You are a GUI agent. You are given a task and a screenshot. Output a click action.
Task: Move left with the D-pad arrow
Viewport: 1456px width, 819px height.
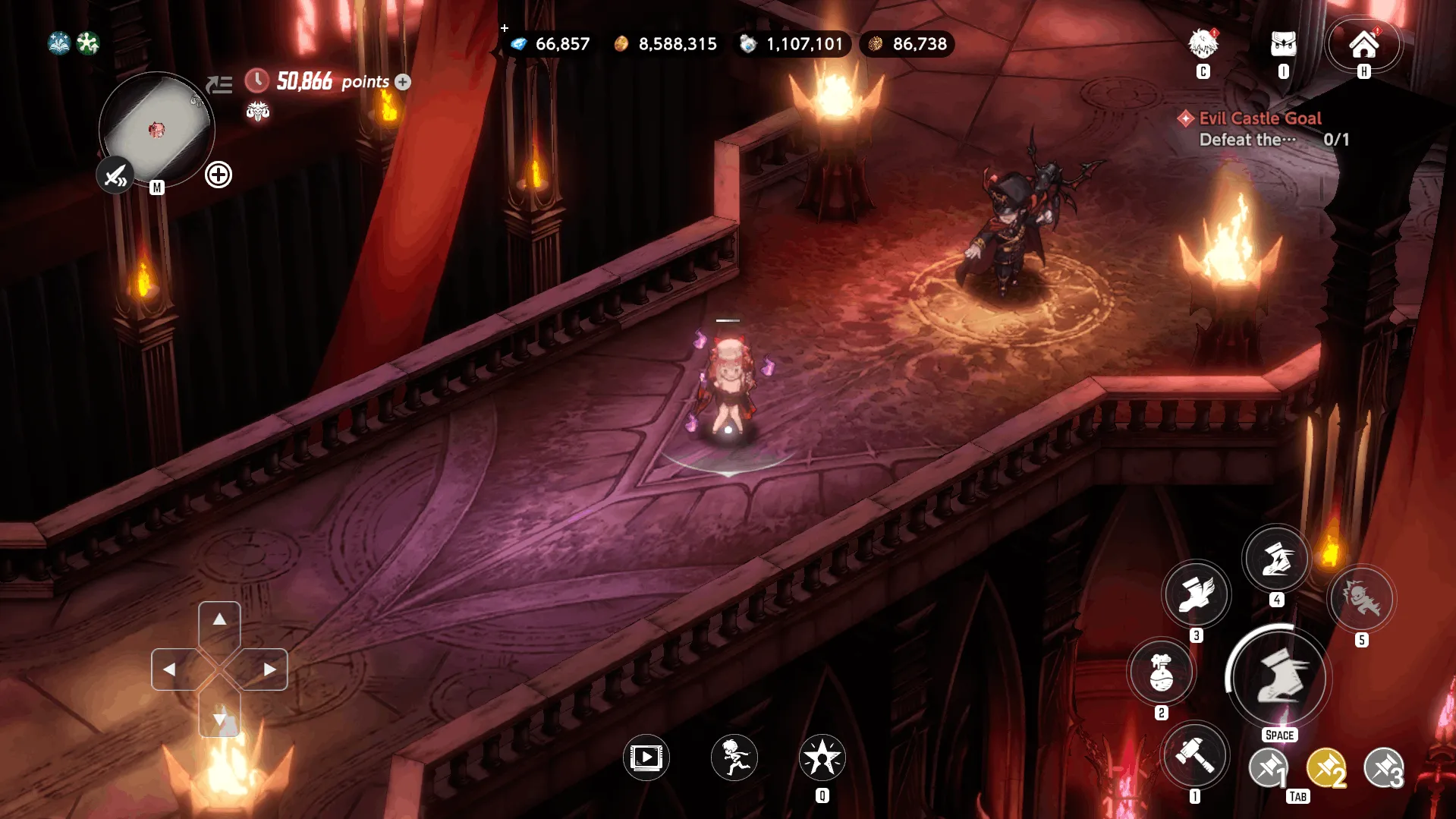[x=170, y=669]
